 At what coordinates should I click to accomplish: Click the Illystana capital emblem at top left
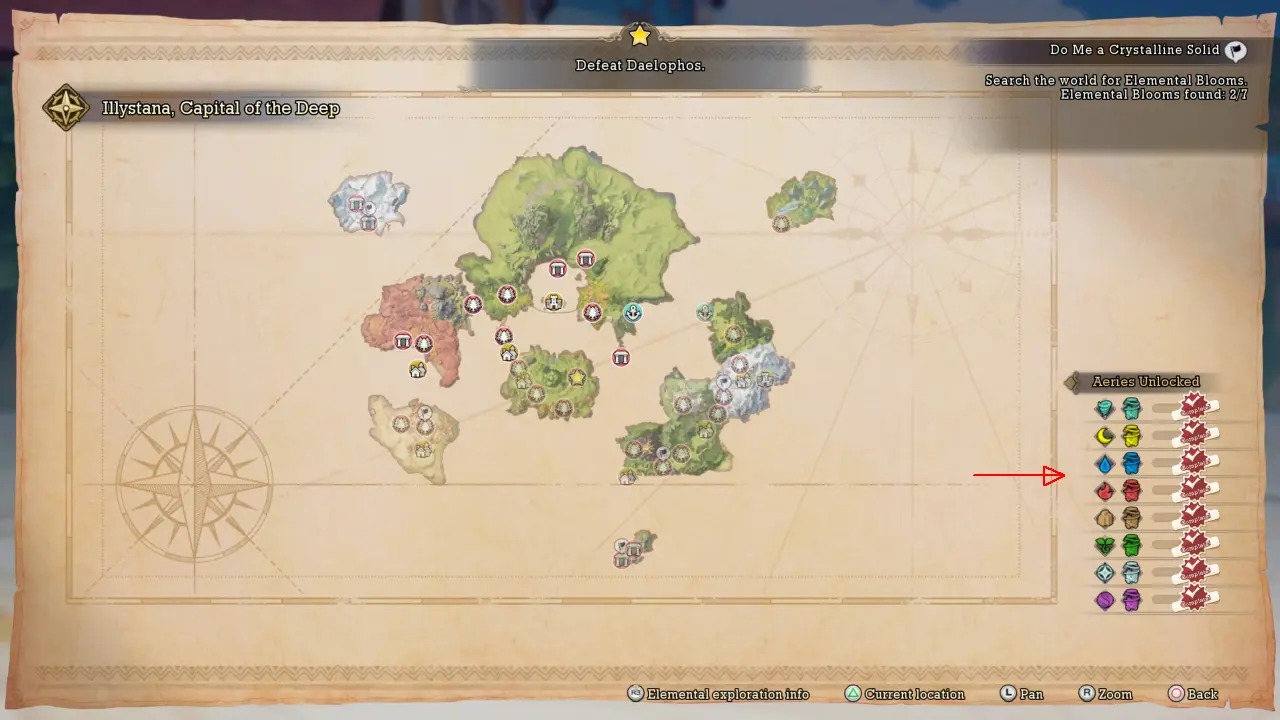click(64, 107)
